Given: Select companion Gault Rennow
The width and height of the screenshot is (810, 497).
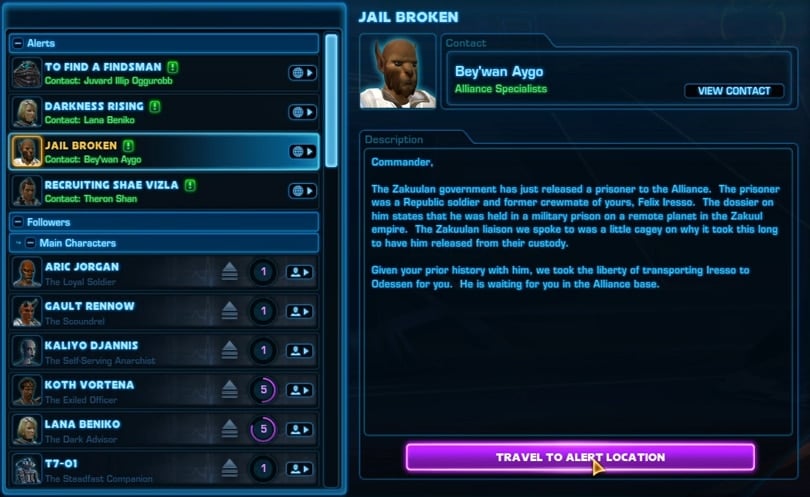Looking at the screenshot, I should pyautogui.click(x=120, y=312).
